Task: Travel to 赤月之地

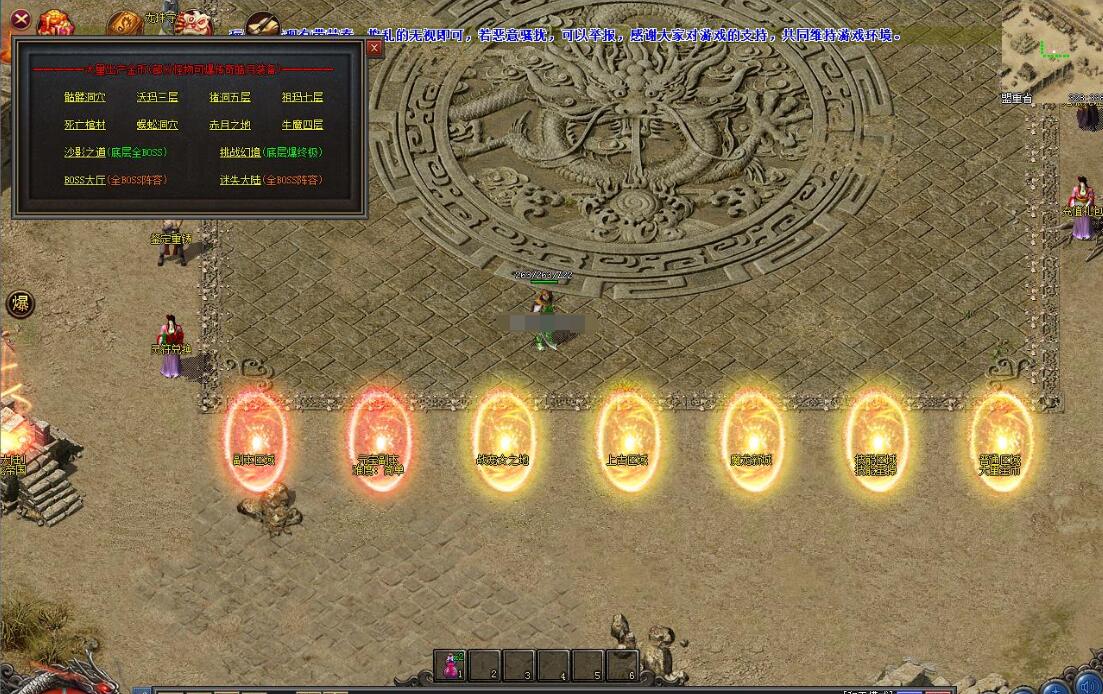Action: coord(230,126)
